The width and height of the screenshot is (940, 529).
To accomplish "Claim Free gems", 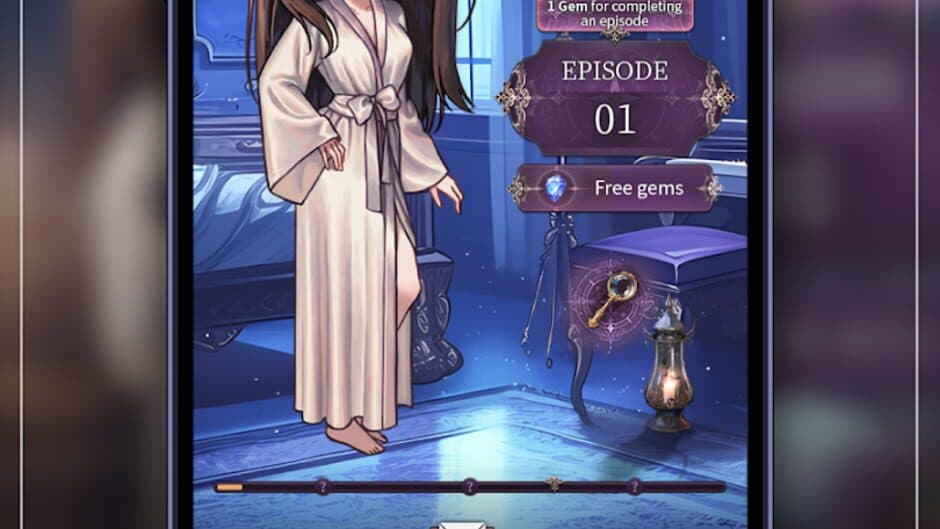I will (x=614, y=188).
